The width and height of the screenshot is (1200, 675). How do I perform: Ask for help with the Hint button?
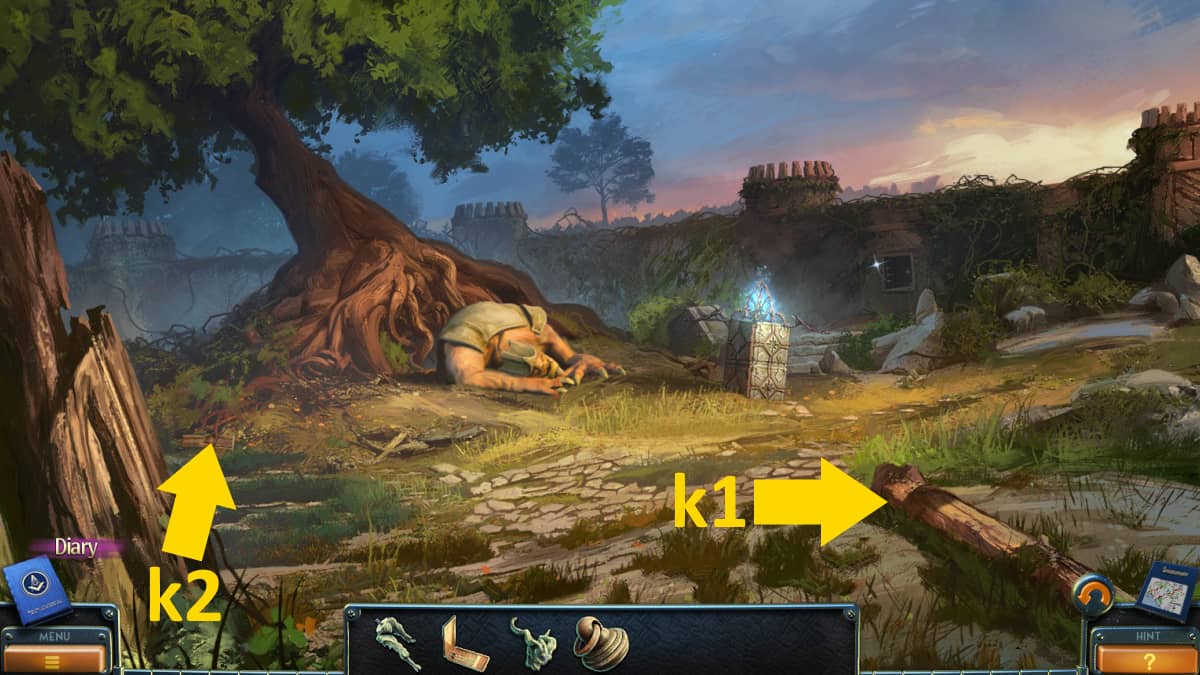click(x=1148, y=658)
